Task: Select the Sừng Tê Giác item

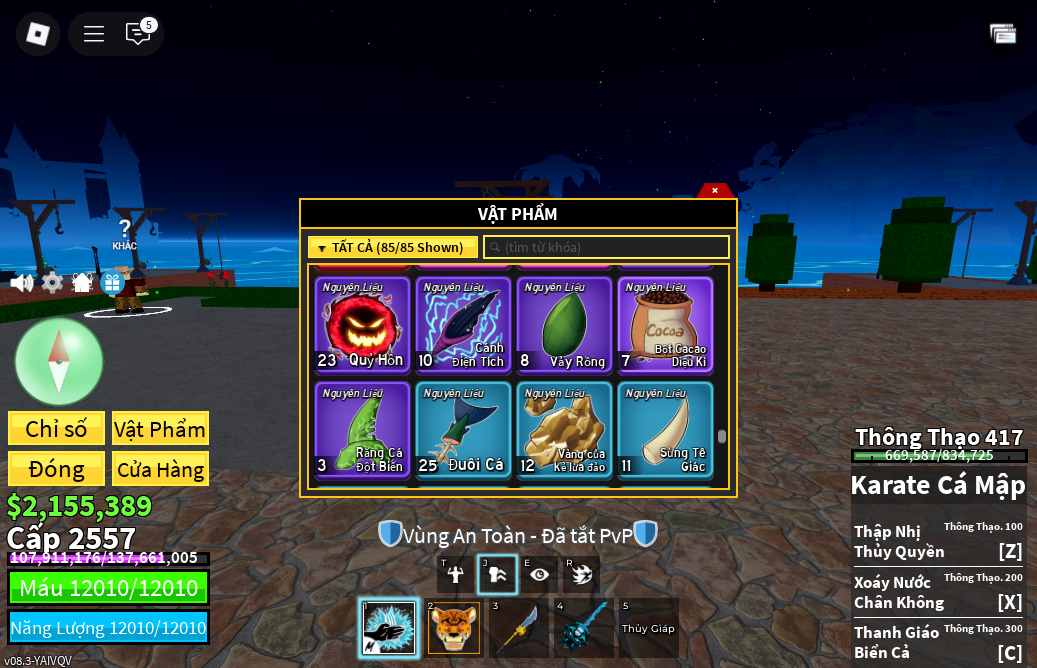Action: click(665, 430)
